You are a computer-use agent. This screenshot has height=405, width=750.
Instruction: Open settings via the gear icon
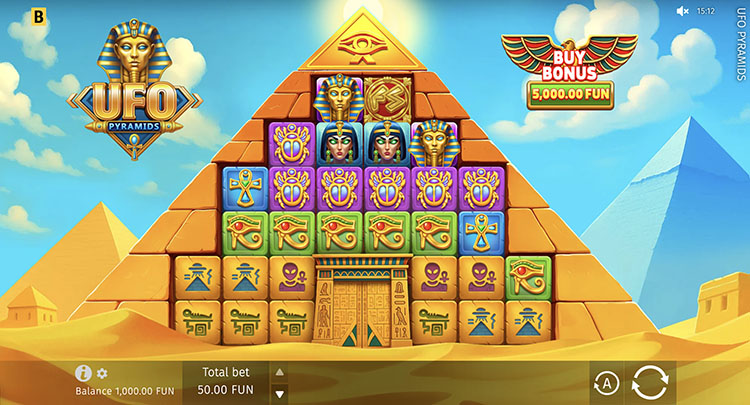[x=102, y=373]
